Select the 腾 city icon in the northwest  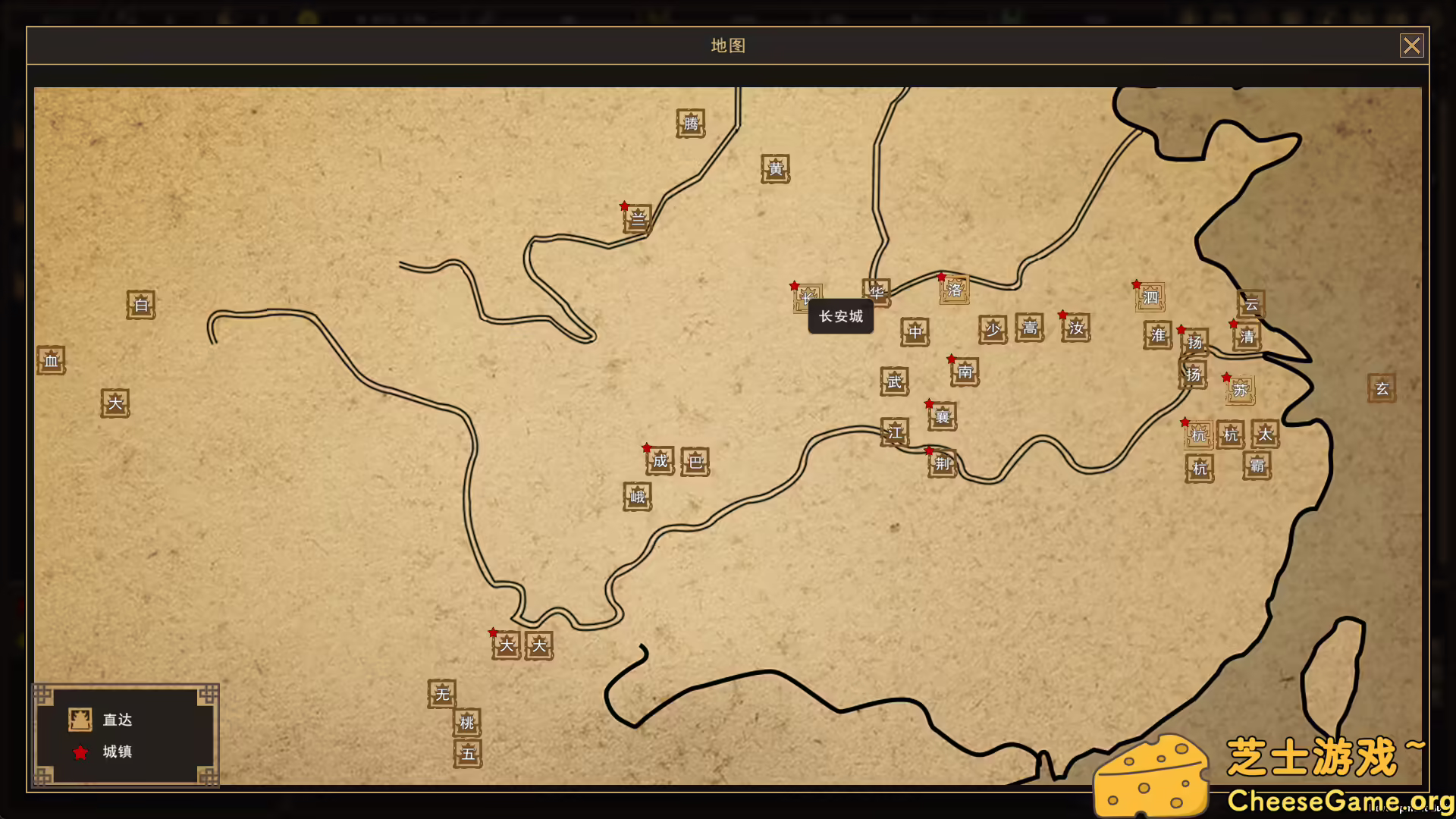pyautogui.click(x=690, y=124)
